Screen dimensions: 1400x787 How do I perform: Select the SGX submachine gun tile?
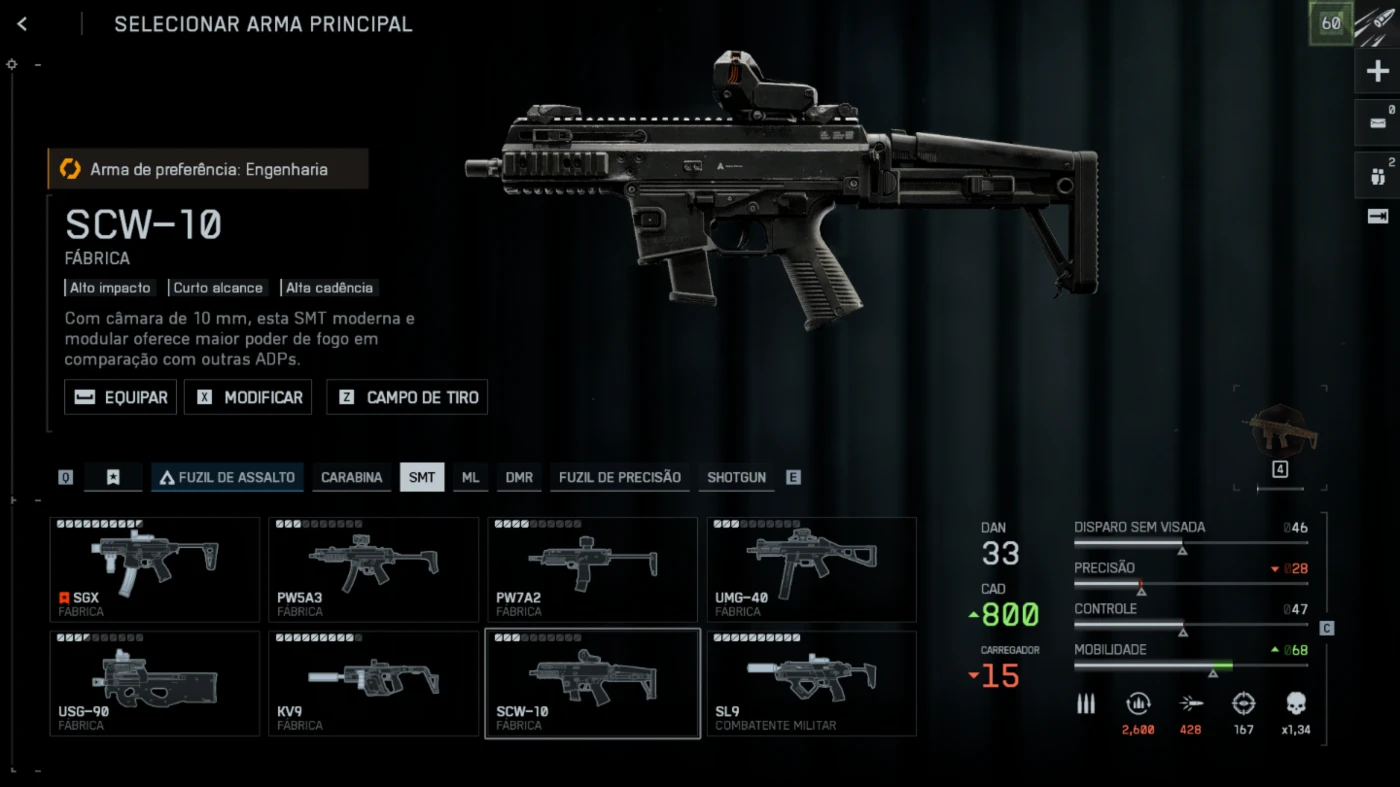155,569
